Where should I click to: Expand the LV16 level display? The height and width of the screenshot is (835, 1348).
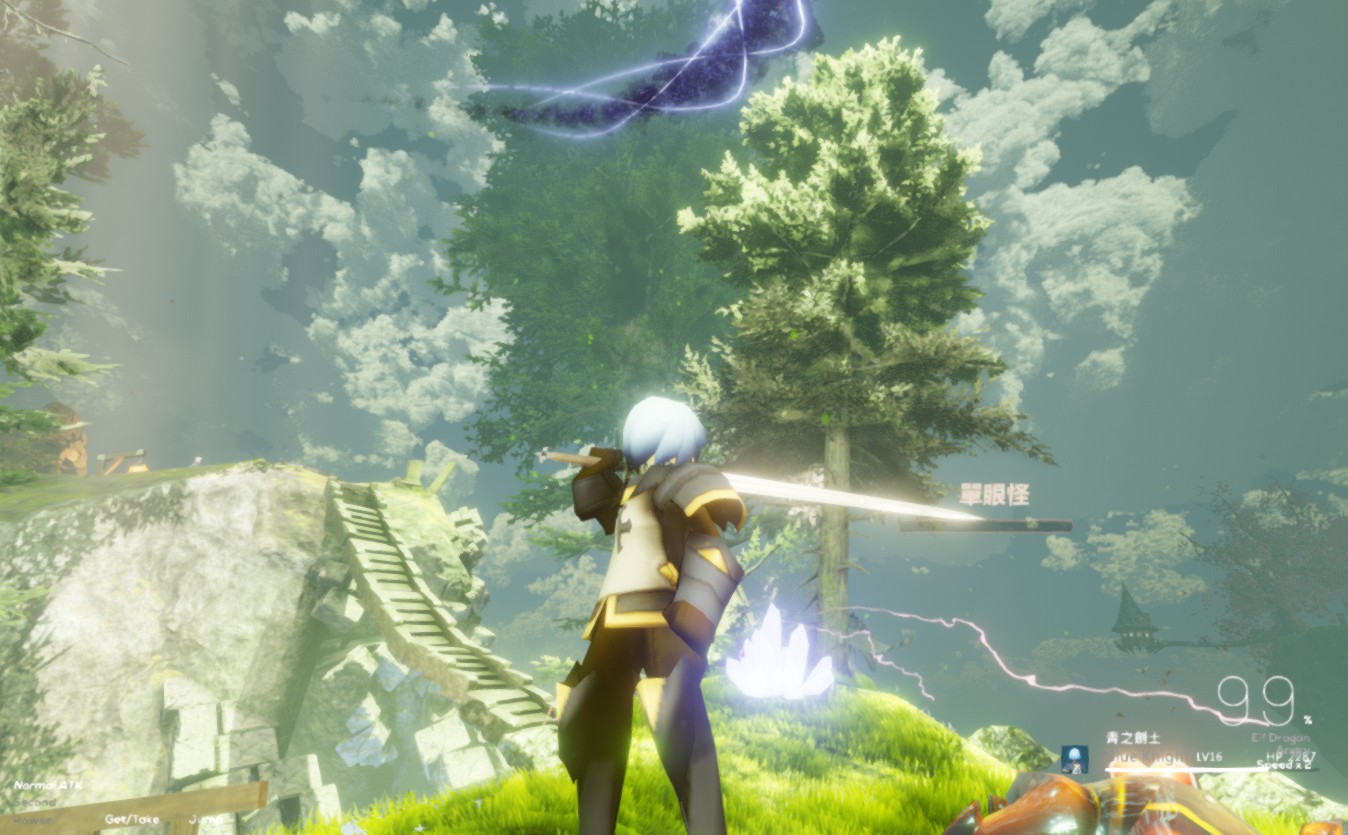pyautogui.click(x=1209, y=756)
